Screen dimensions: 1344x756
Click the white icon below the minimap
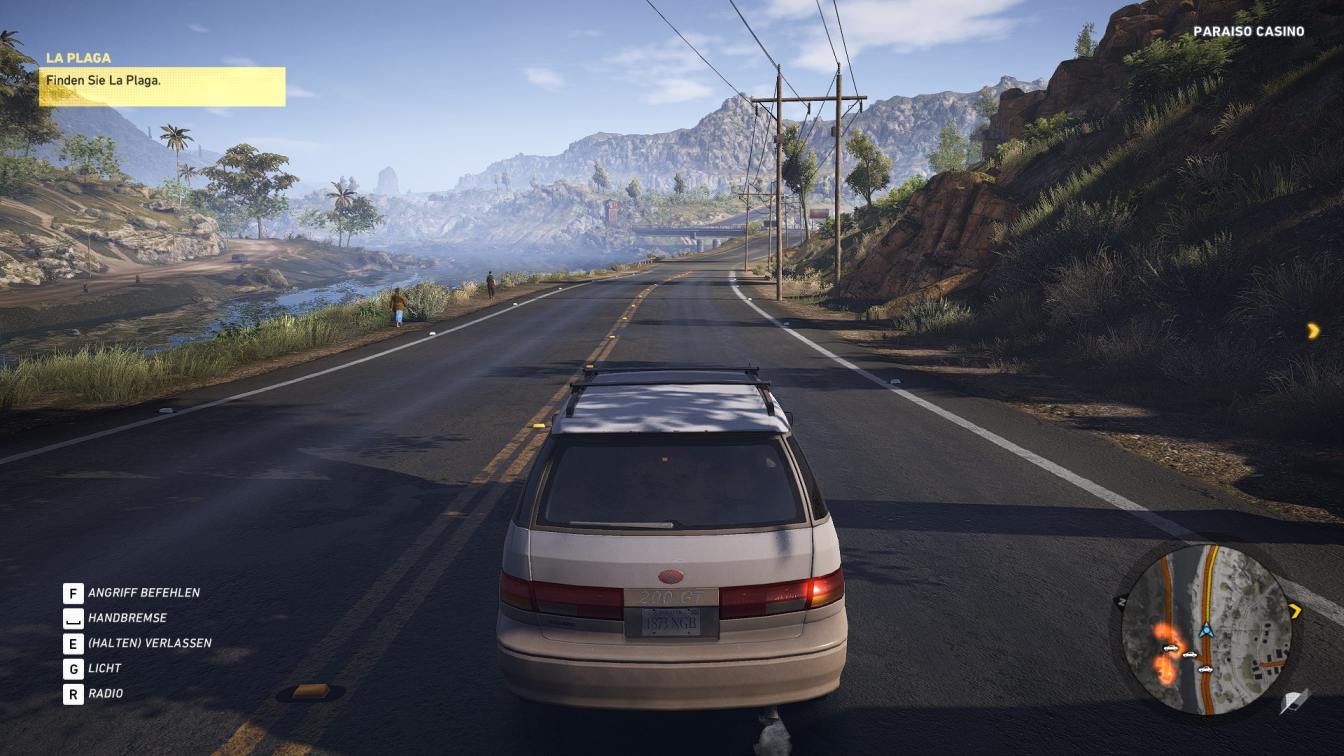pos(1295,701)
